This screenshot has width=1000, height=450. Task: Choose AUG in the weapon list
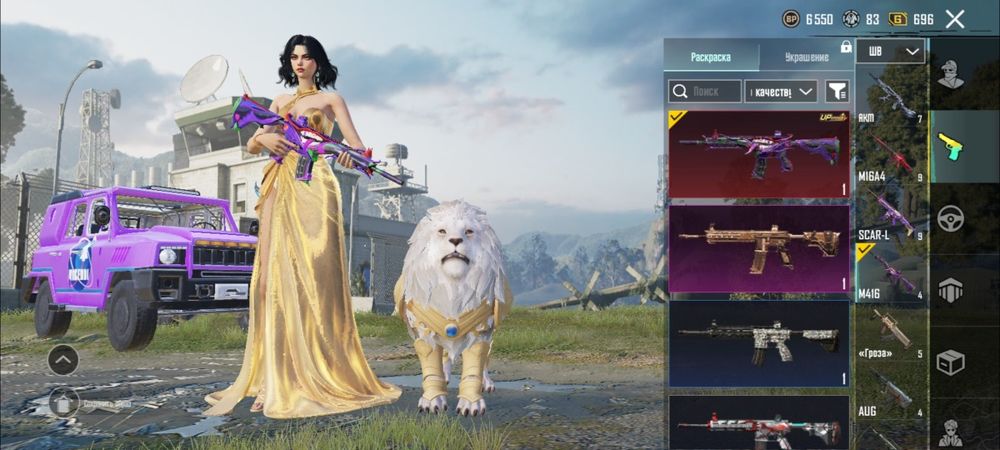890,388
